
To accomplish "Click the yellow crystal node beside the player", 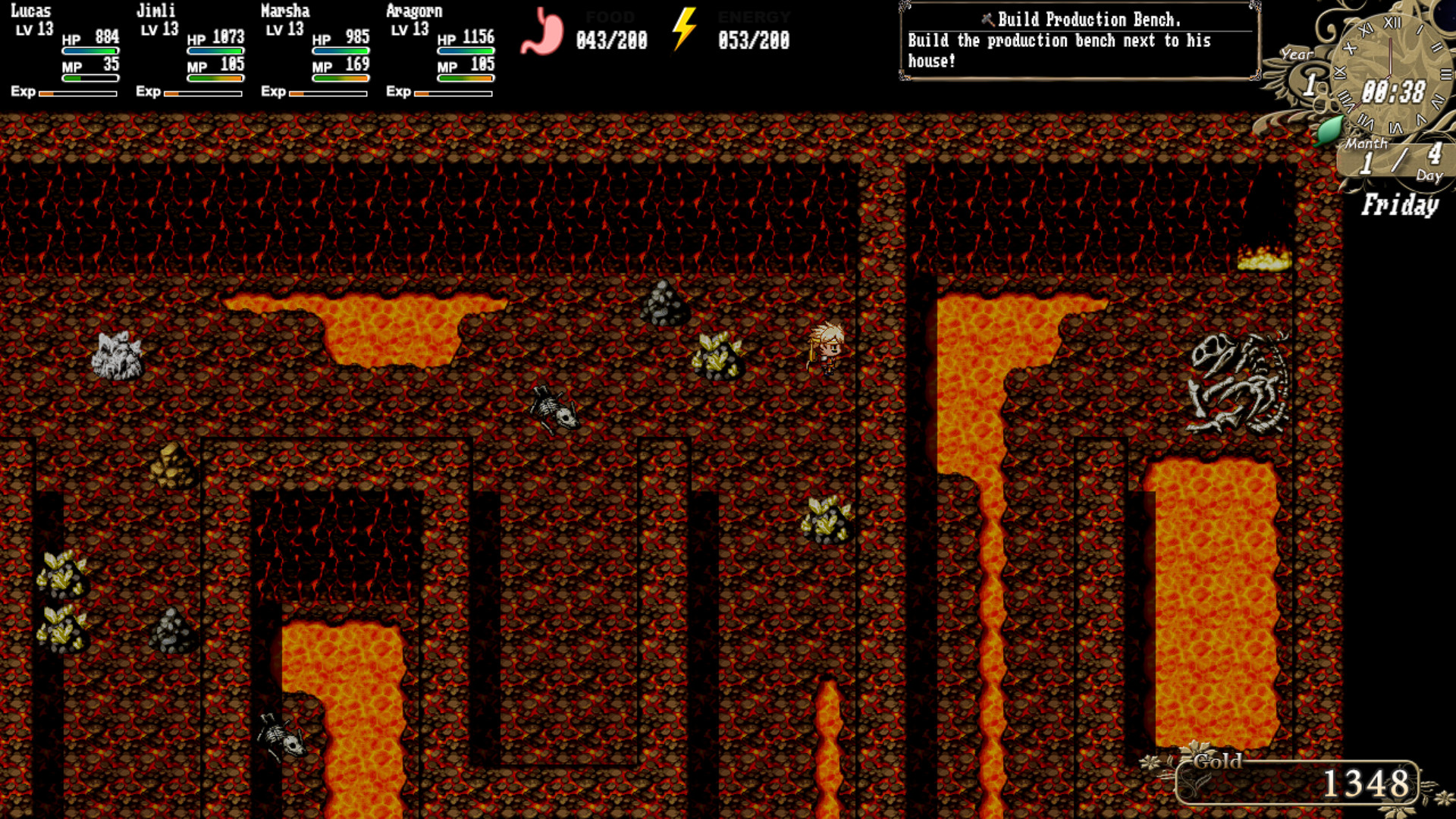I will [x=717, y=355].
